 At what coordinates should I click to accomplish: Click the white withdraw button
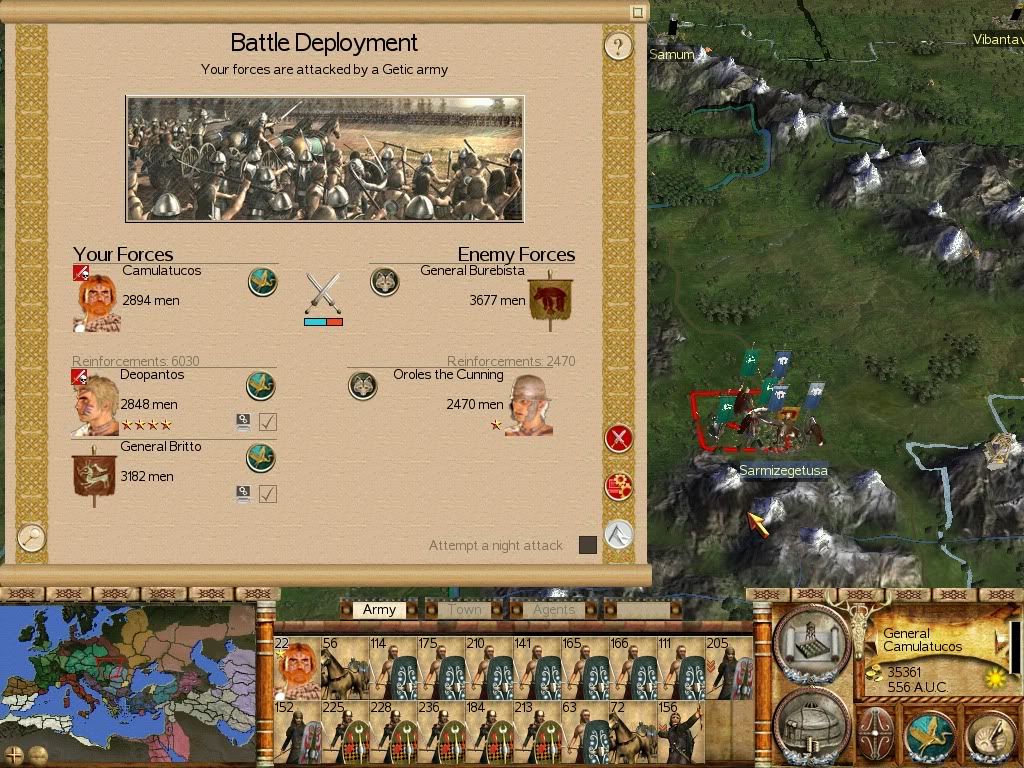pos(619,534)
